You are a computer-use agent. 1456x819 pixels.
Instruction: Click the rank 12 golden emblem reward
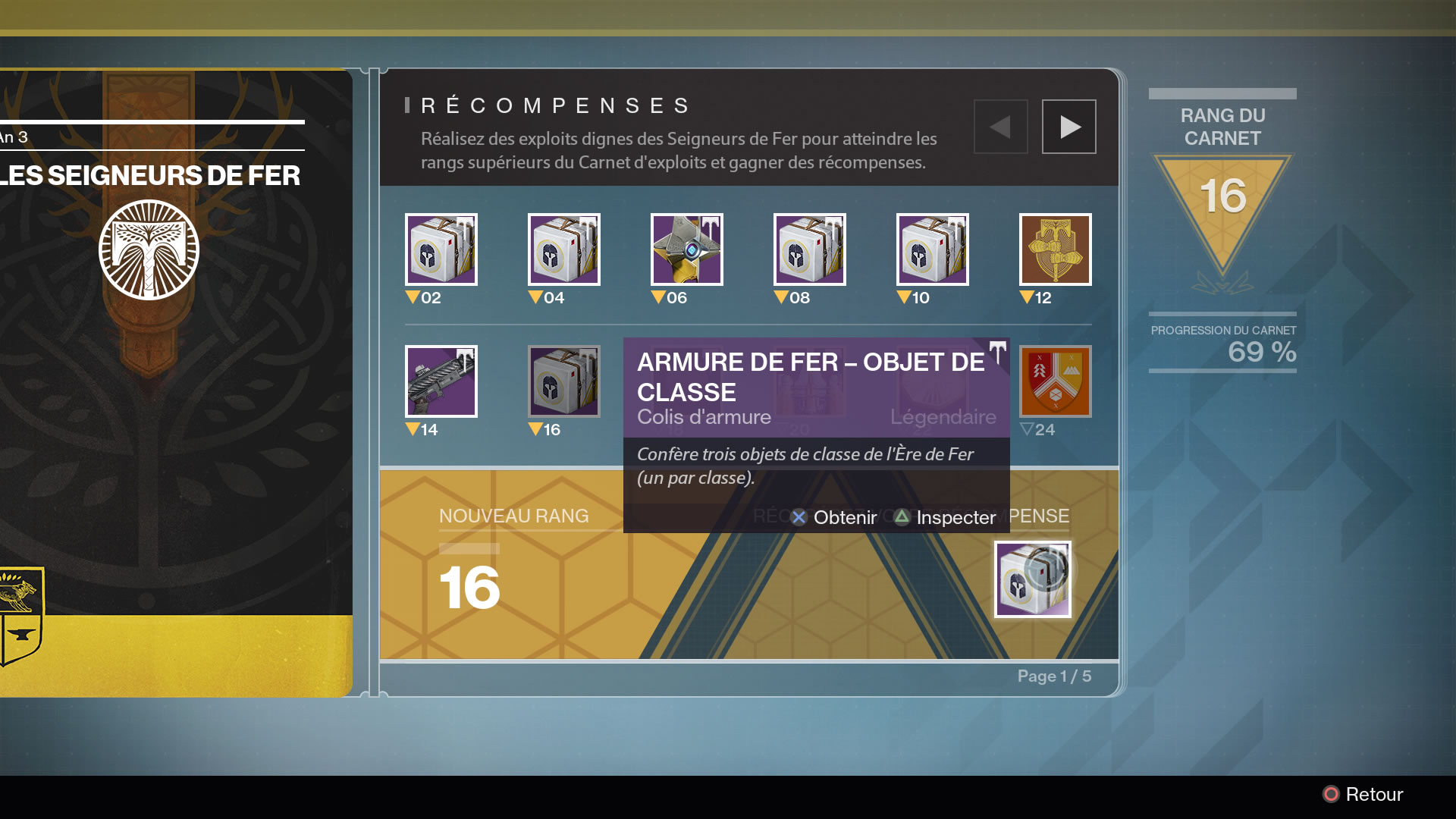coord(1055,249)
